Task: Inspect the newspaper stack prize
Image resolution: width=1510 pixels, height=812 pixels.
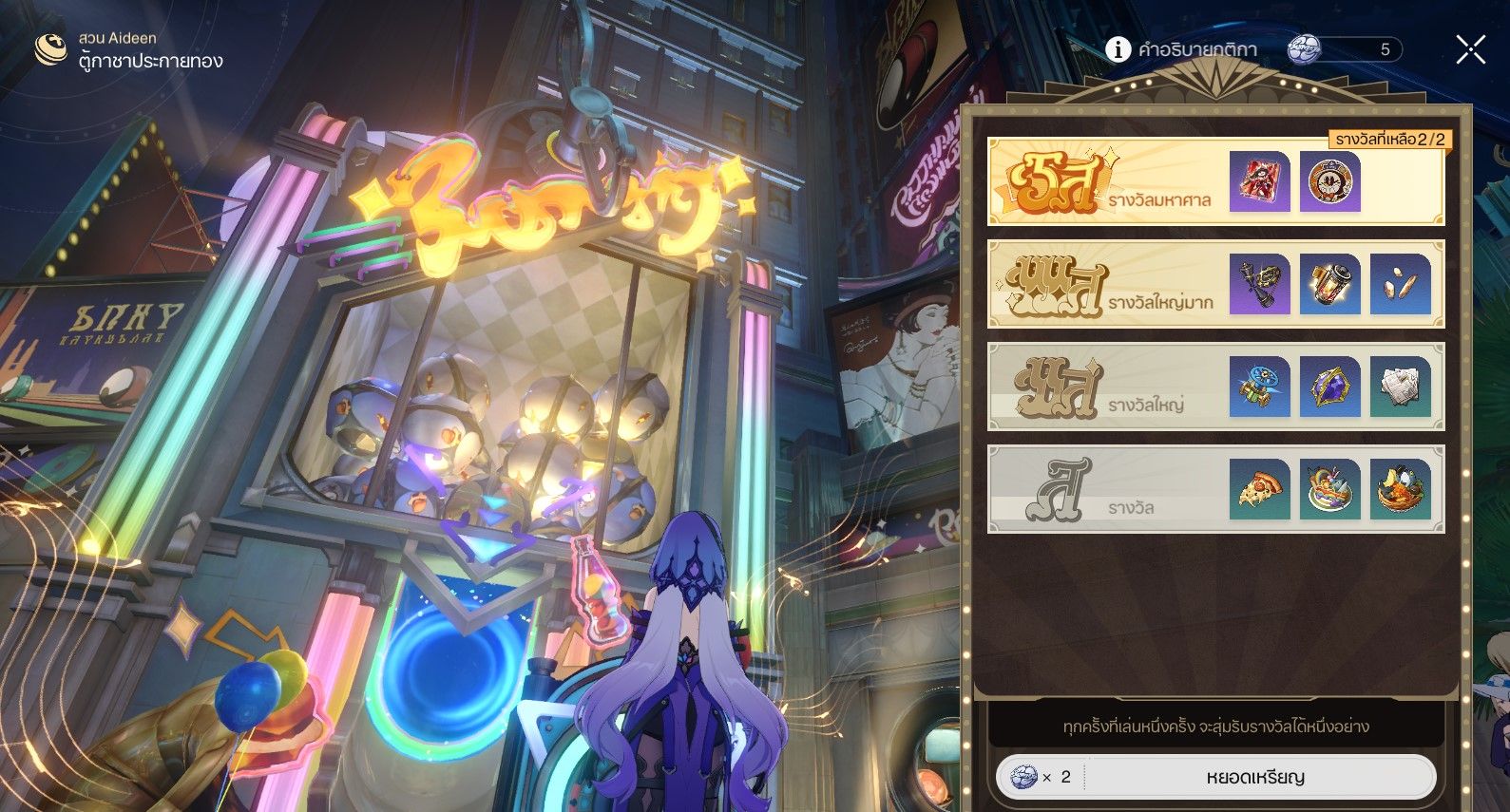Action: [1400, 387]
